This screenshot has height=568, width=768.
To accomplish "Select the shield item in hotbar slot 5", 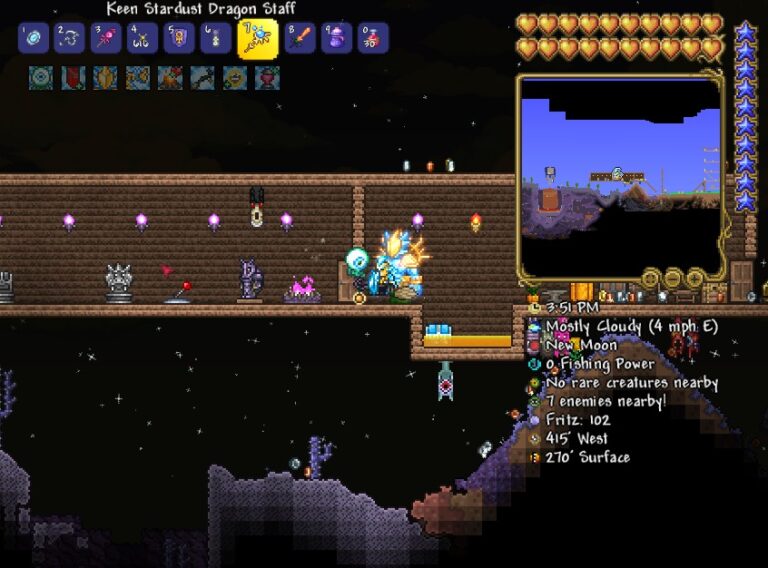I will click(179, 38).
